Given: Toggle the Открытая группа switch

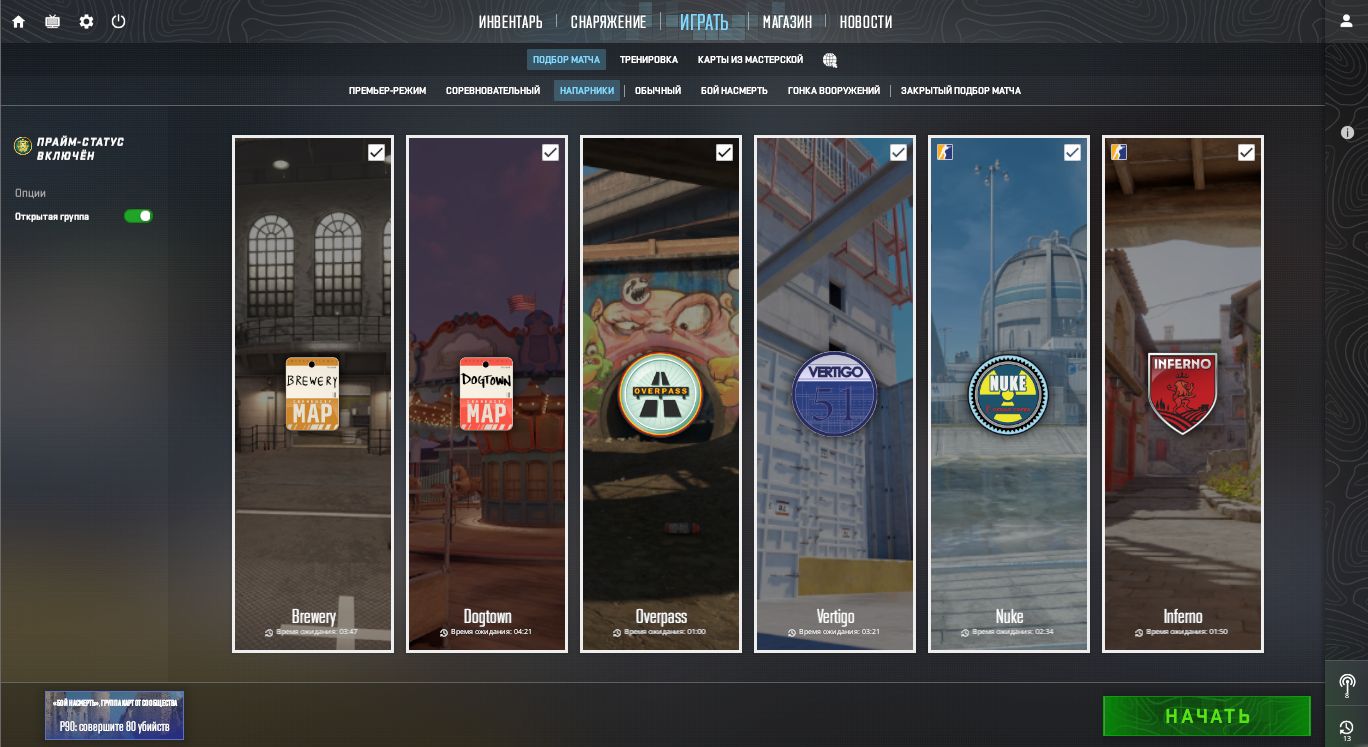Looking at the screenshot, I should tap(138, 216).
